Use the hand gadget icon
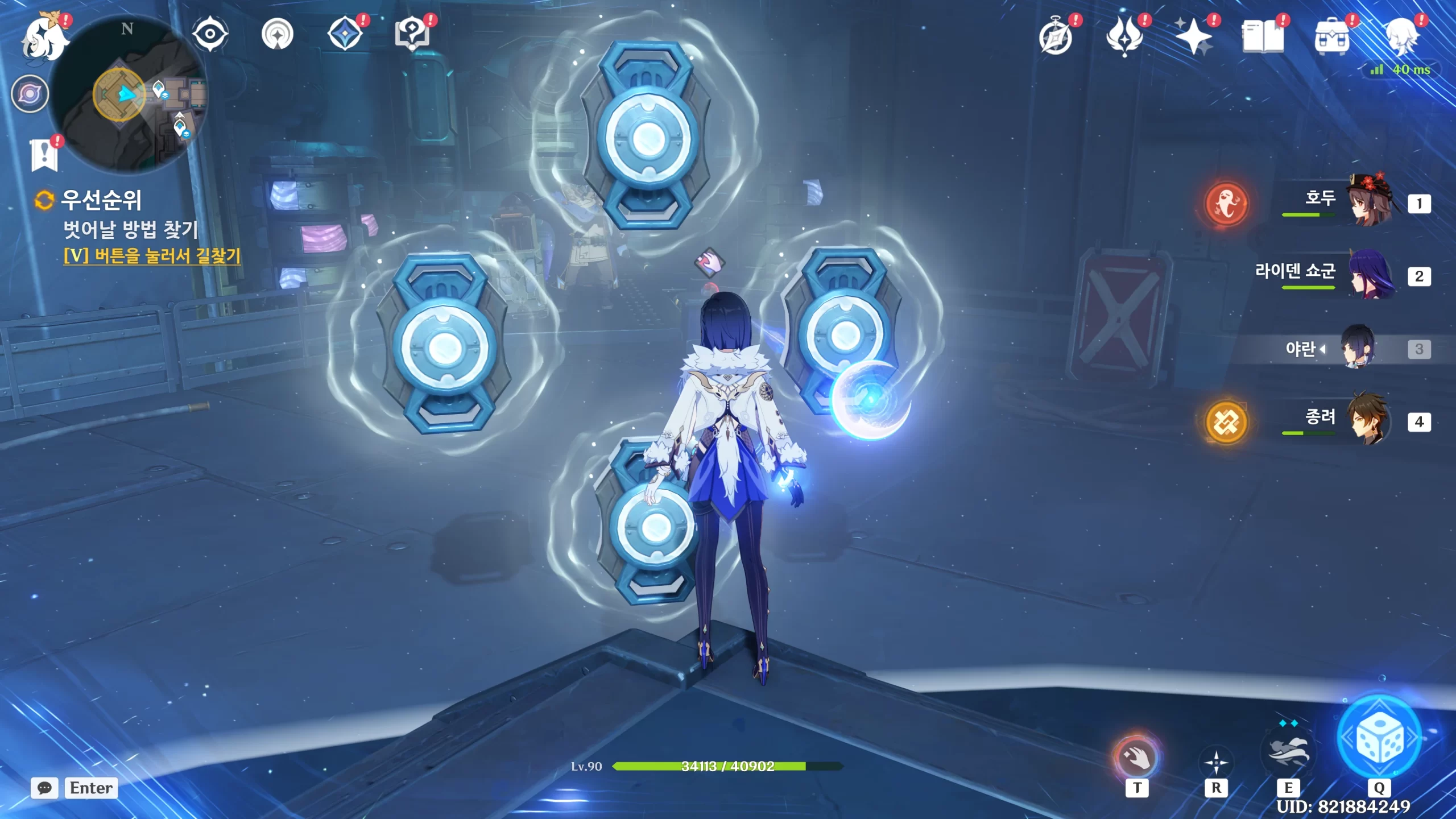 click(x=1136, y=758)
